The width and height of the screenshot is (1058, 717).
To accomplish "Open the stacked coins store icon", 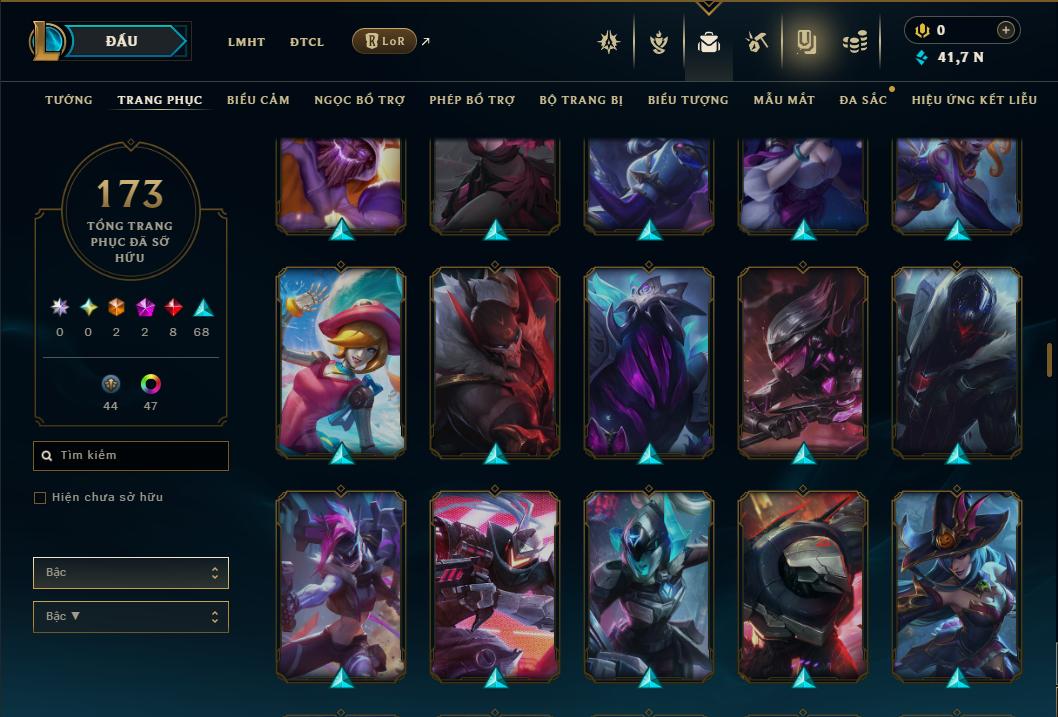I will coord(854,42).
